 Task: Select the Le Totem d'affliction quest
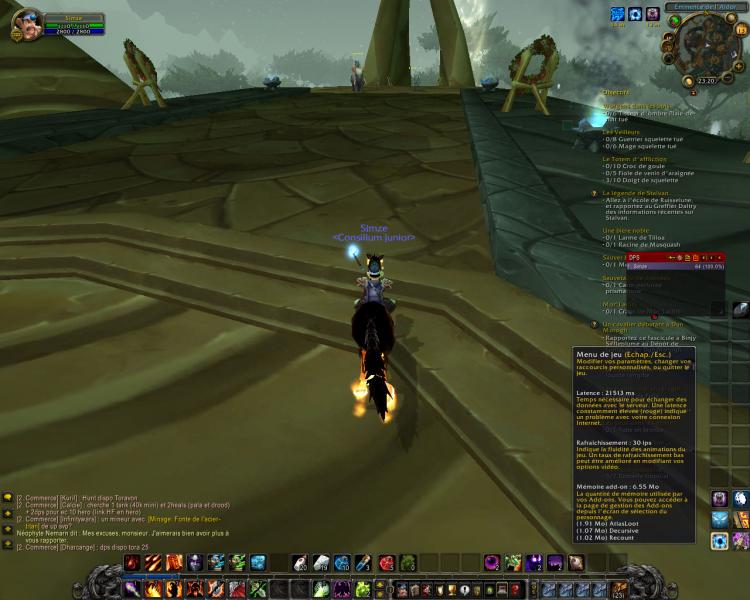point(635,158)
